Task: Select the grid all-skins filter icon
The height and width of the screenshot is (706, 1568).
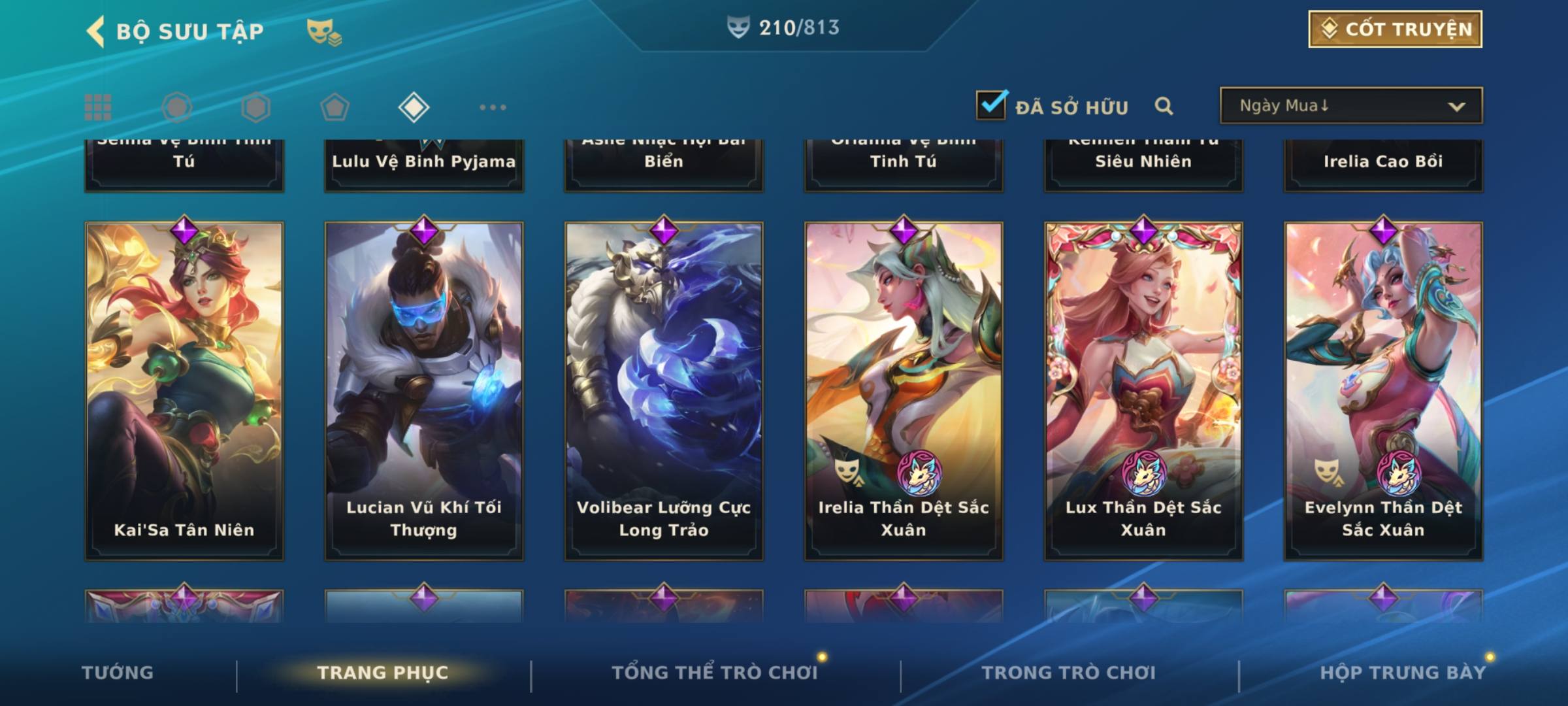Action: [x=98, y=107]
